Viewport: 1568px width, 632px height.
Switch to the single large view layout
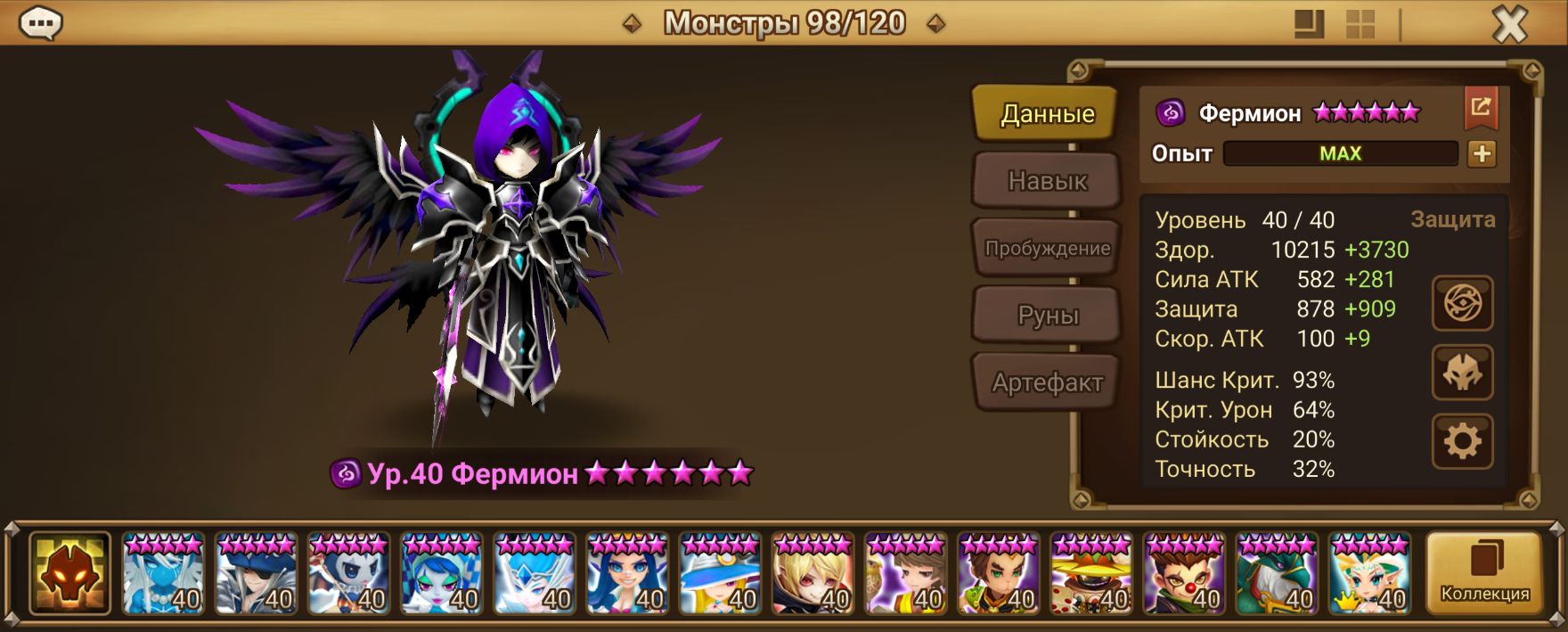tap(1309, 24)
